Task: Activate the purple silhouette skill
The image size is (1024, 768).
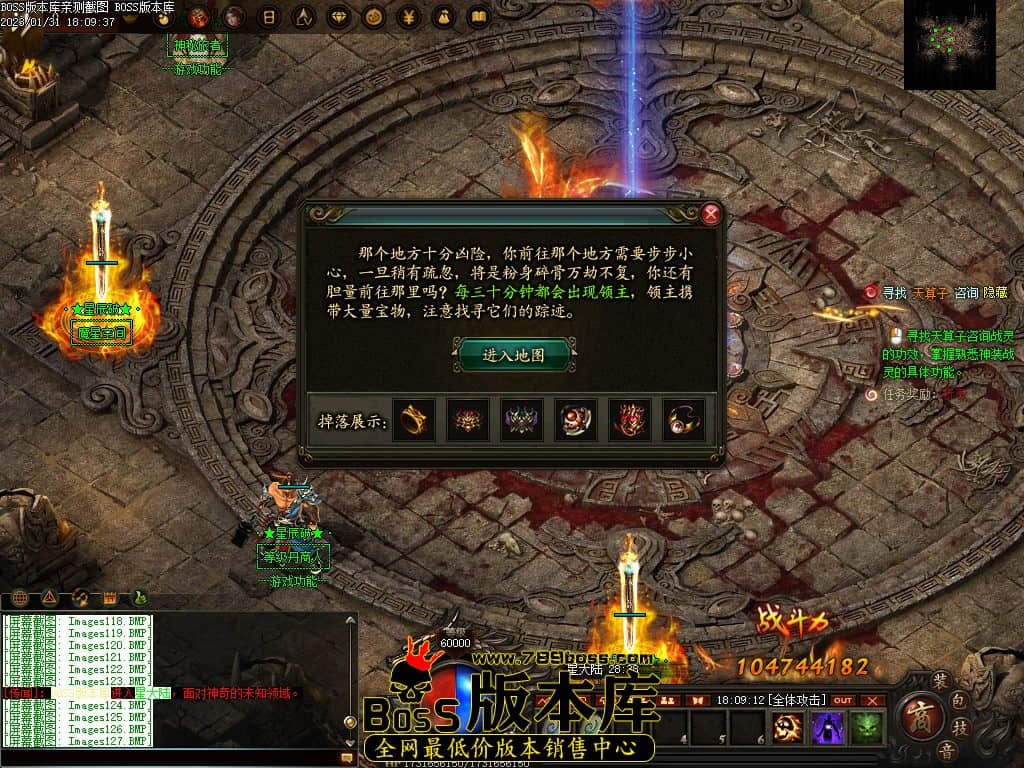Action: click(828, 728)
